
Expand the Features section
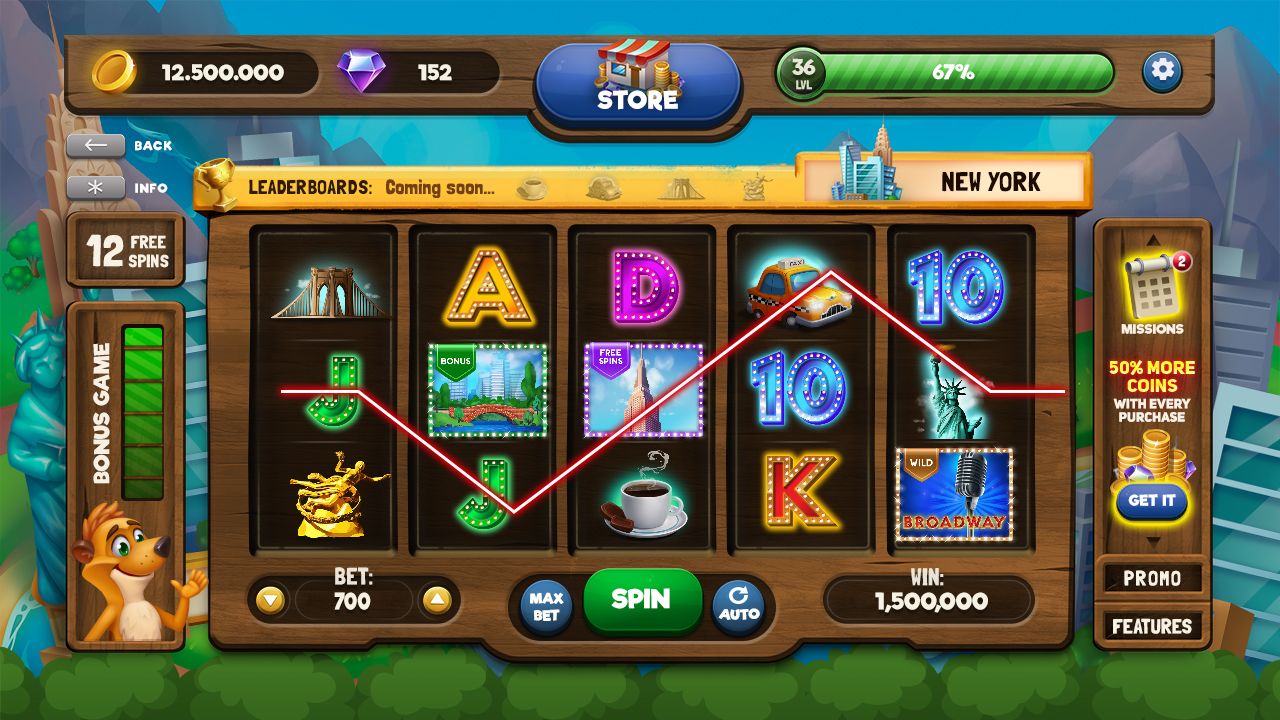click(x=1152, y=626)
